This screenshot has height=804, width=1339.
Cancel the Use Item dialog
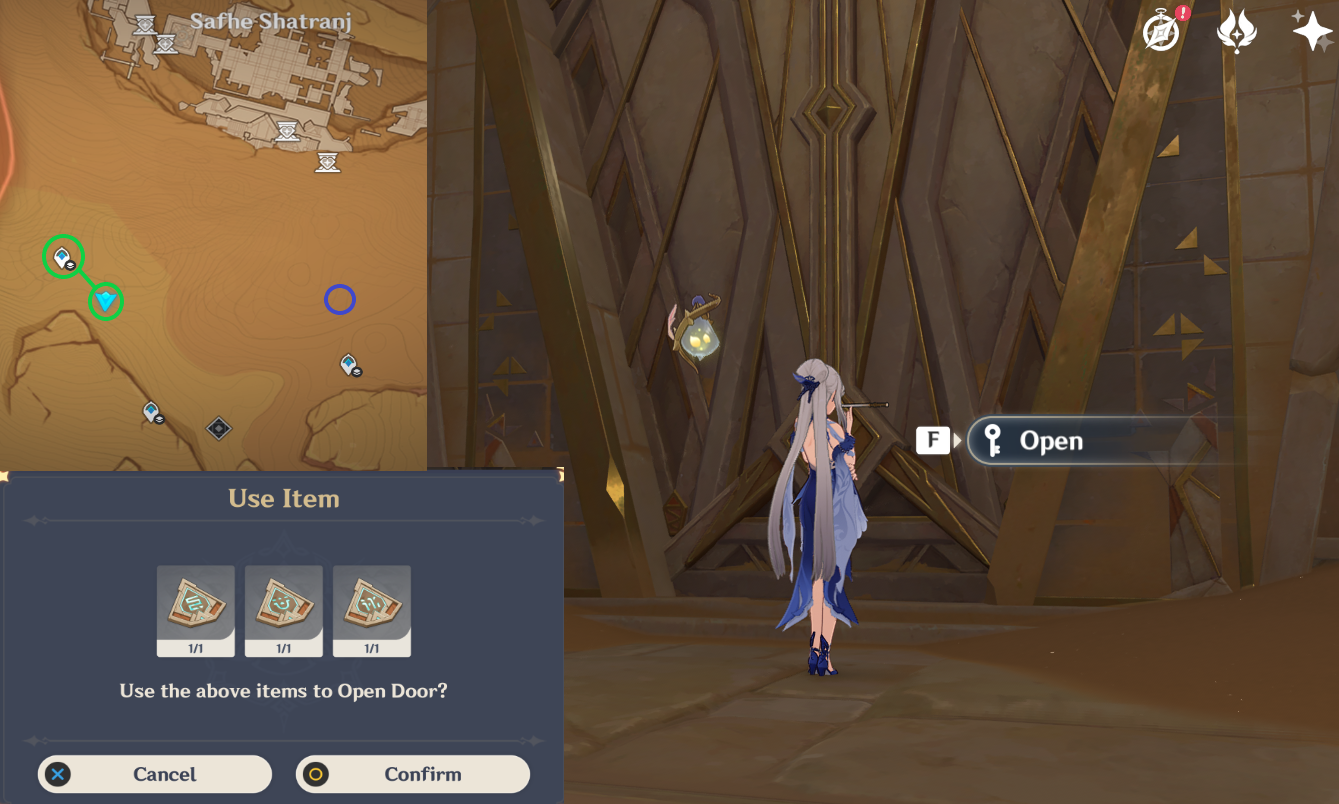pos(155,774)
